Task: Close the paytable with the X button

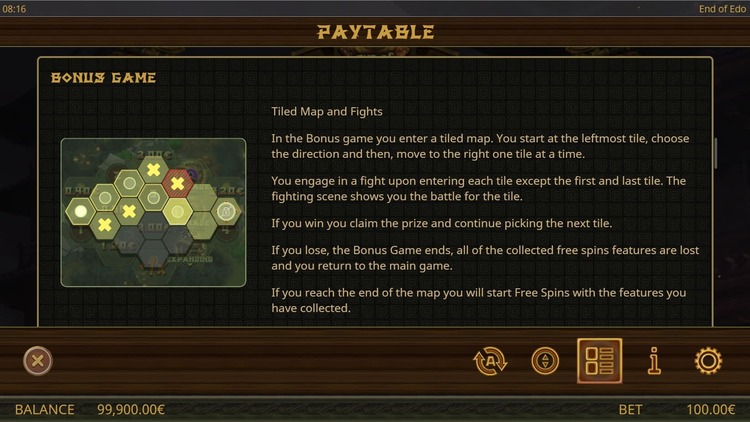Action: (38, 360)
